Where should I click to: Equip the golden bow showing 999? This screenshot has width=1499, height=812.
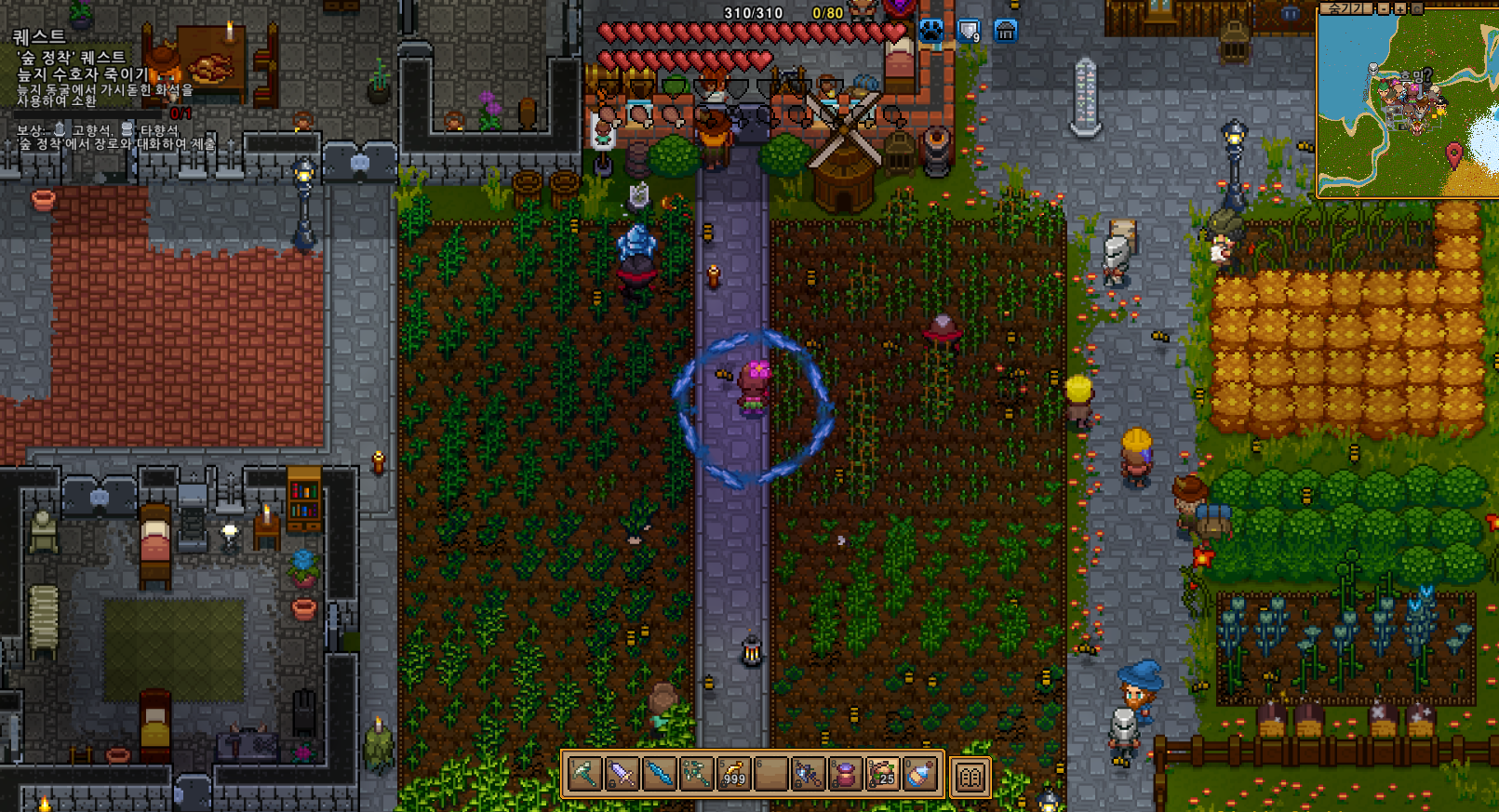[x=733, y=773]
